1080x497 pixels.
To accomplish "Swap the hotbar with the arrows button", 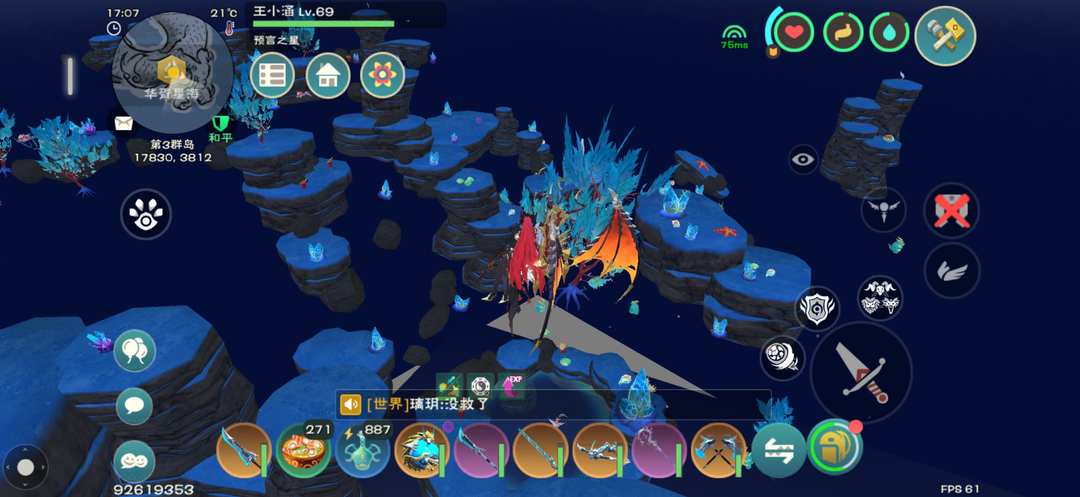I will [779, 450].
